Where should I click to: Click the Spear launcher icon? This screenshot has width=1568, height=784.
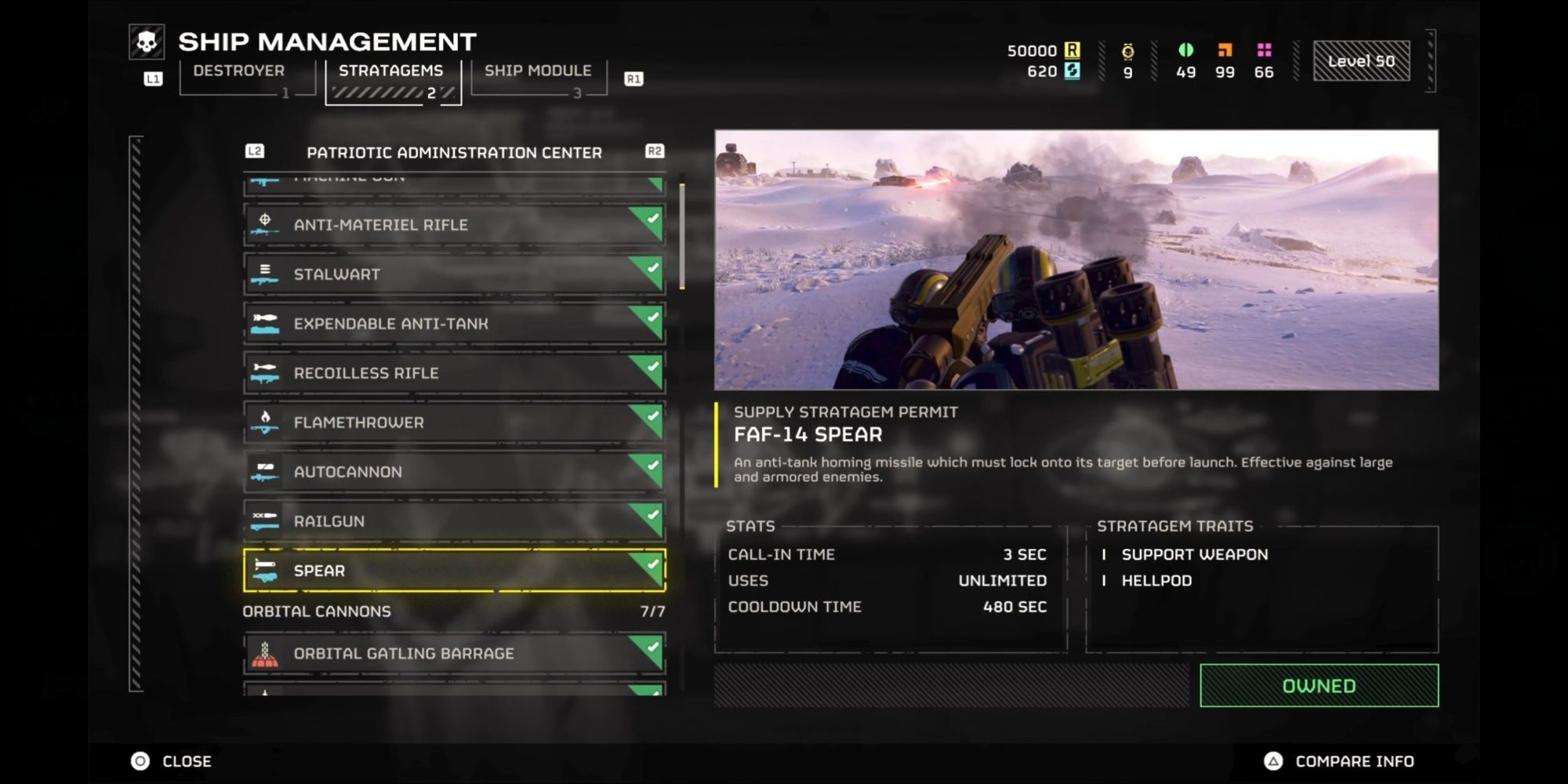[x=266, y=570]
